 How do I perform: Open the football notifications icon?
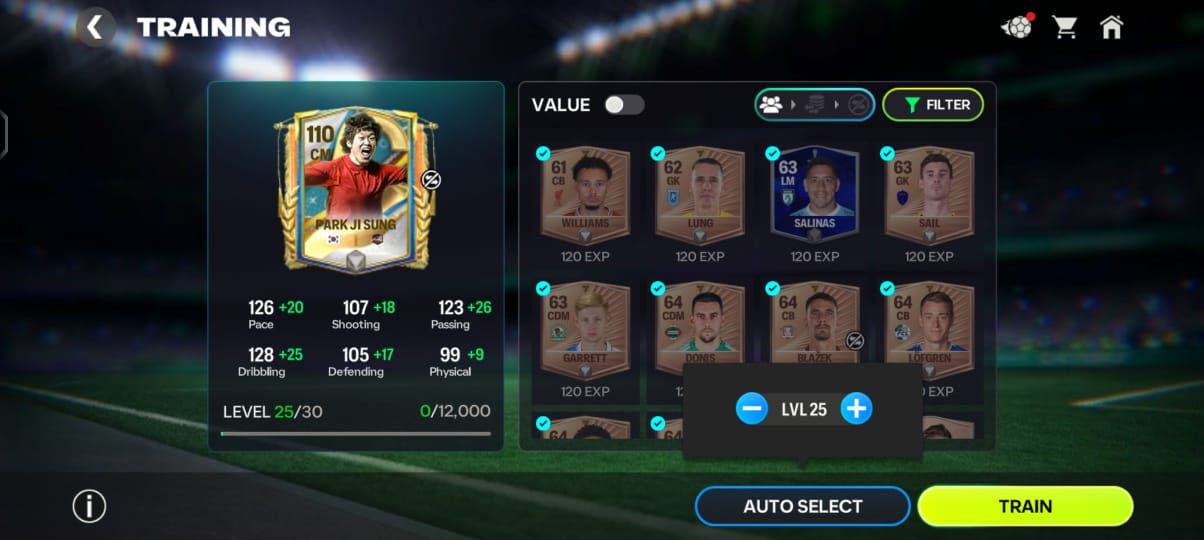click(x=1016, y=27)
